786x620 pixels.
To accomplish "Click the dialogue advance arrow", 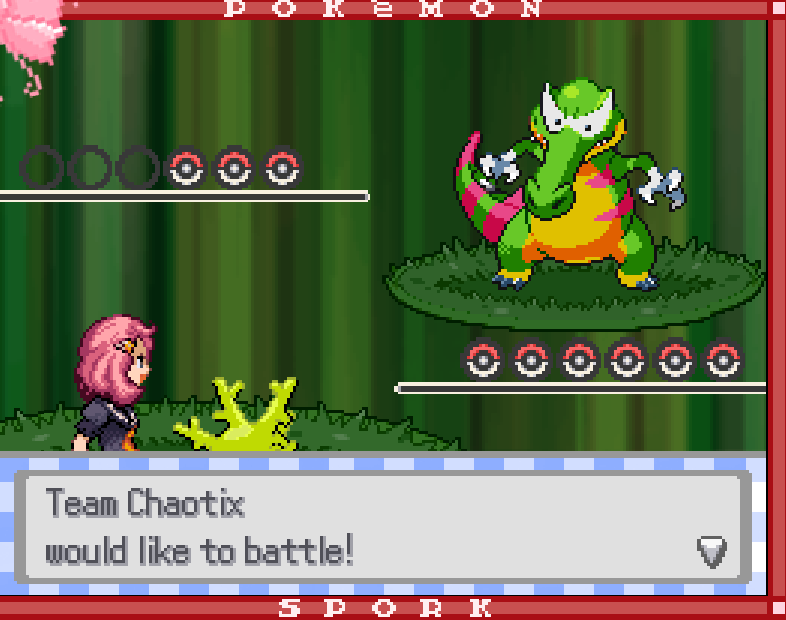I will pos(711,549).
